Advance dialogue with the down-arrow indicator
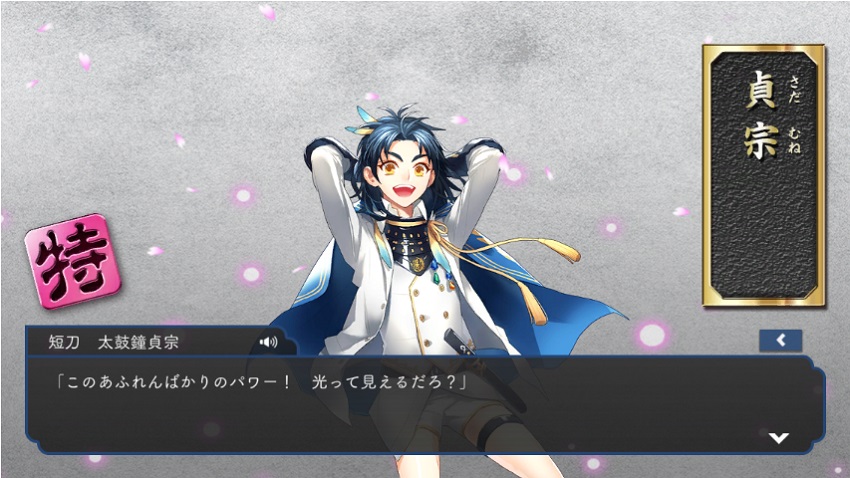850x478 pixels. [779, 438]
